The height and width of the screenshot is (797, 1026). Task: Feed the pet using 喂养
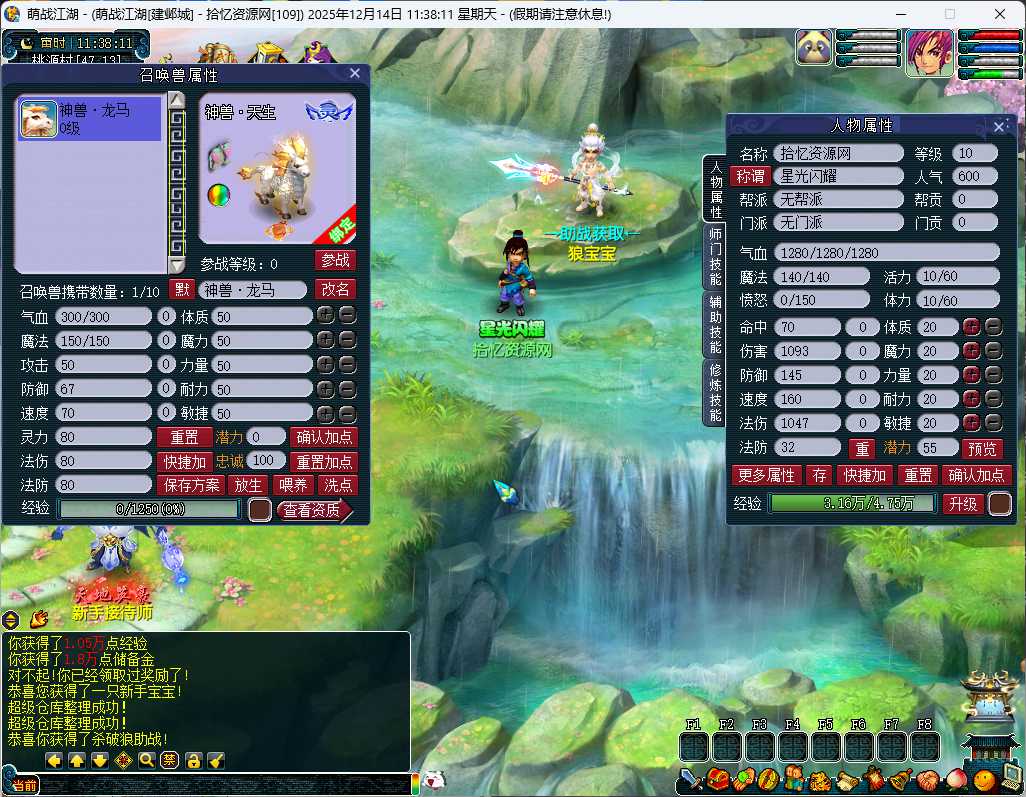click(292, 485)
